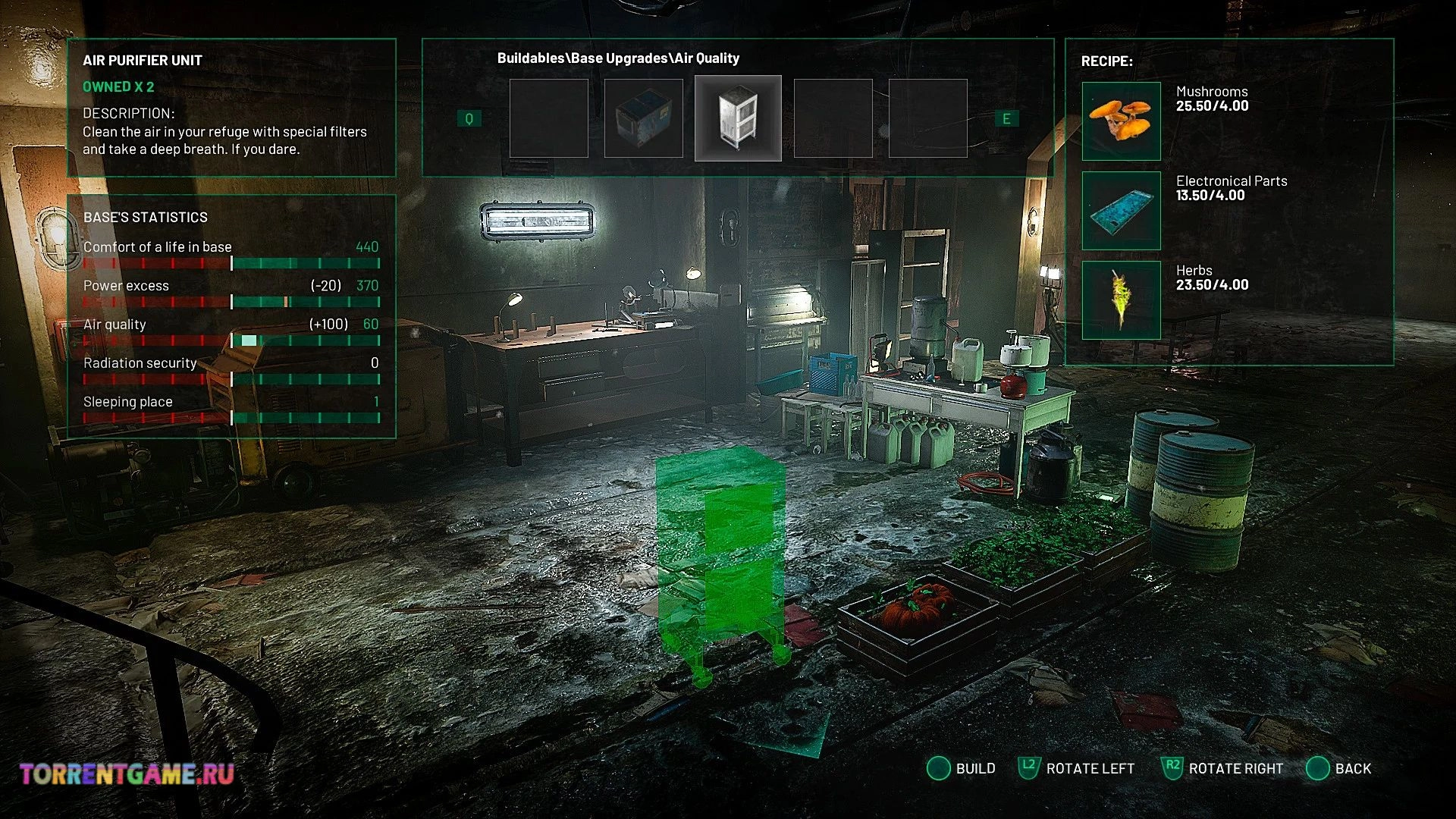
Task: Click the Mushrooms recipe ingredient icon
Action: click(1121, 121)
